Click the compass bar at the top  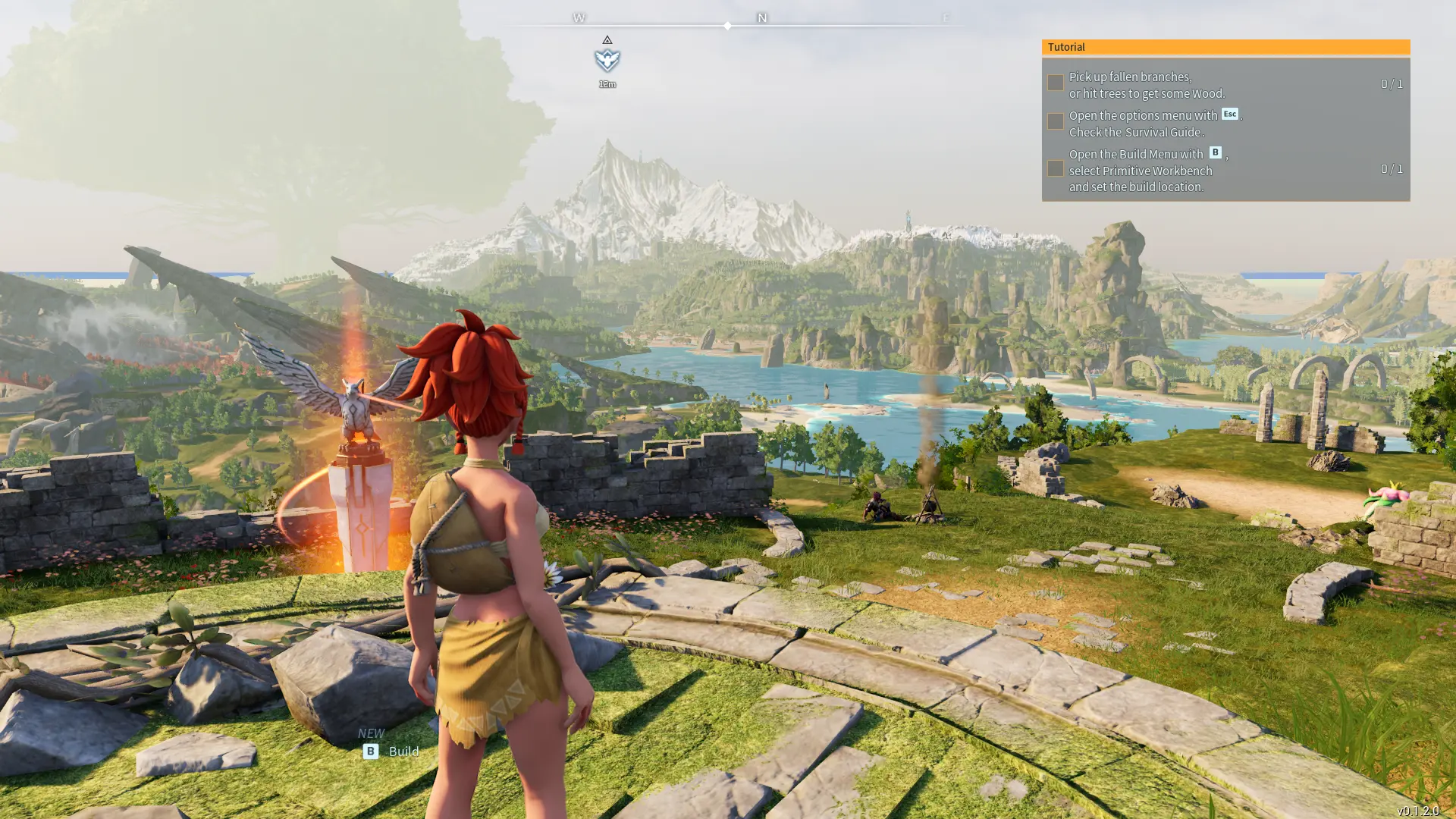[728, 25]
